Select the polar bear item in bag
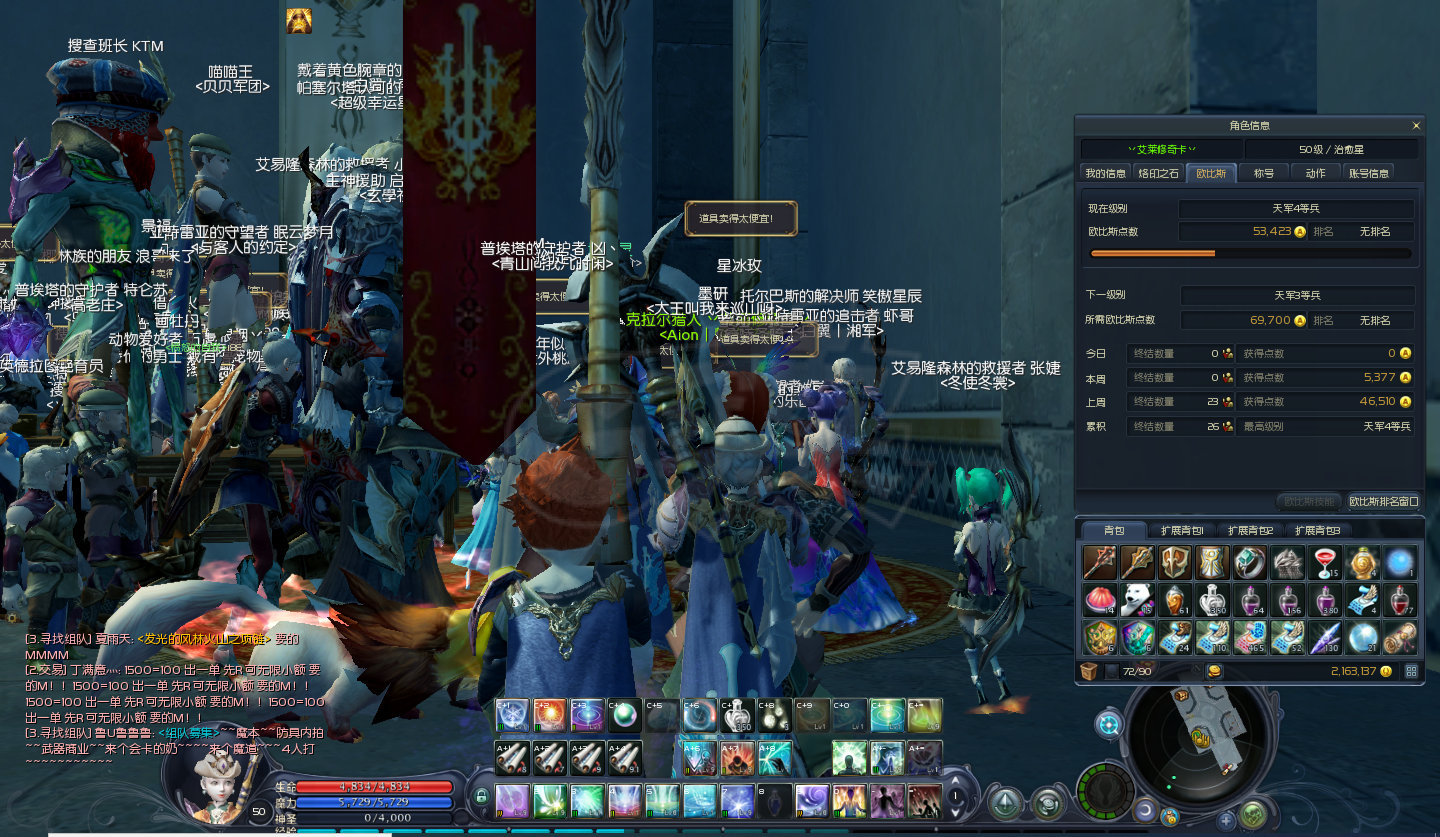 click(x=1137, y=600)
